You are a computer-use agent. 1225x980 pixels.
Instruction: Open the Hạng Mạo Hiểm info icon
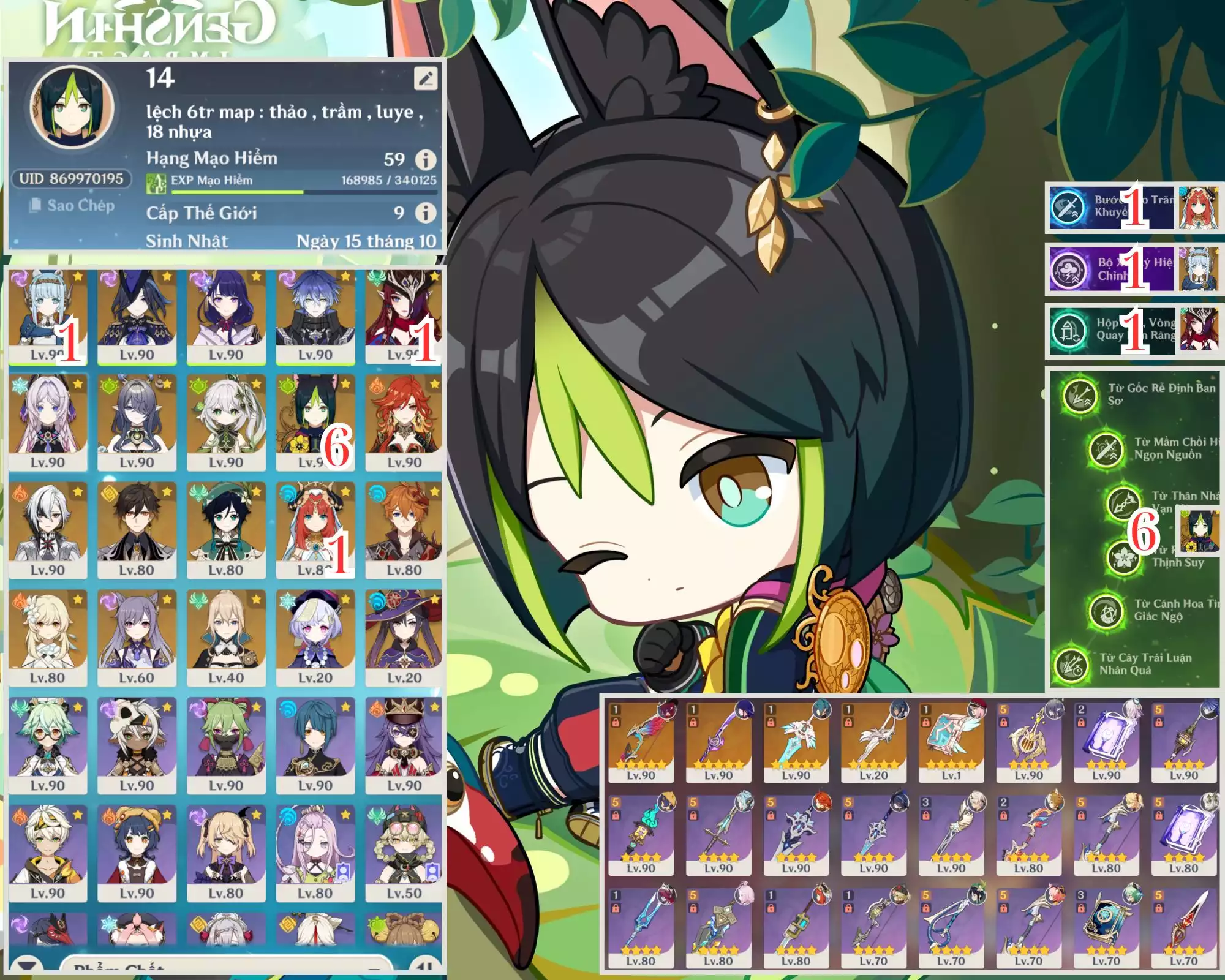[x=426, y=160]
